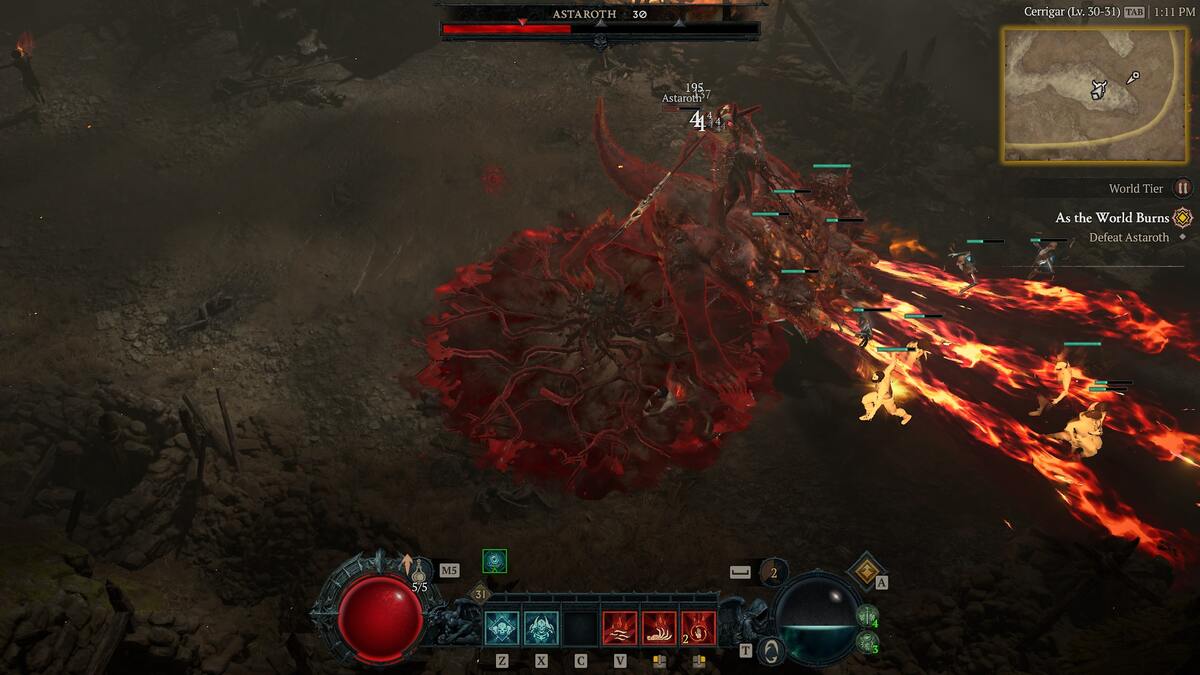Activate the second blue skeleton skill
Screen dimensions: 1200x675
[x=541, y=628]
